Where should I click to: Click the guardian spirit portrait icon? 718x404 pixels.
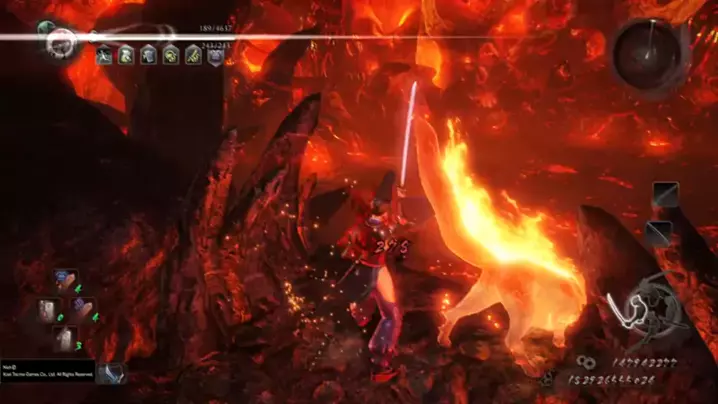click(61, 40)
